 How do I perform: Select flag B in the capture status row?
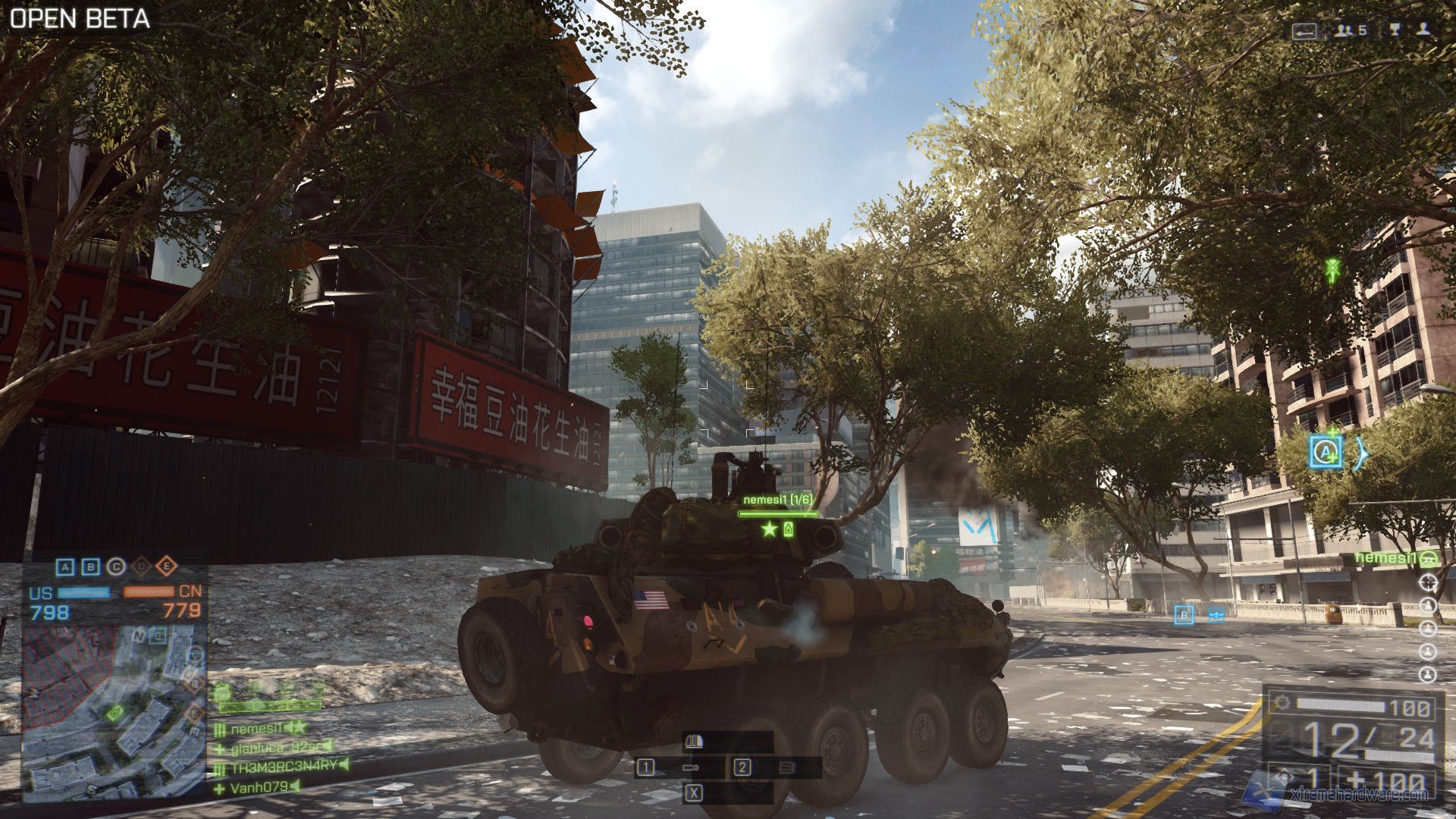(x=90, y=567)
